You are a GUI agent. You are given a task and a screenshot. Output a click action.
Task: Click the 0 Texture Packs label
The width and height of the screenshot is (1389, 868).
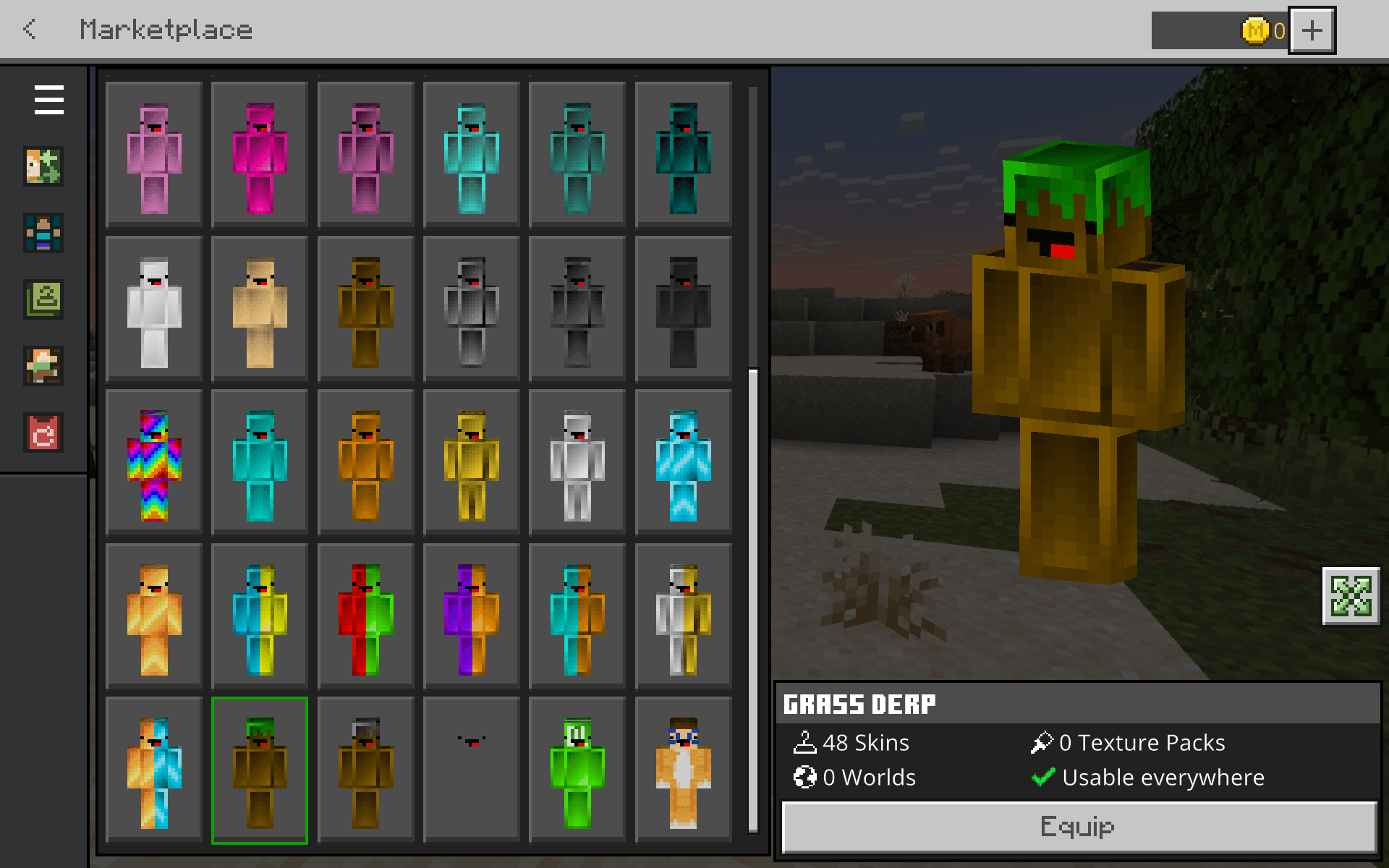click(x=1142, y=742)
